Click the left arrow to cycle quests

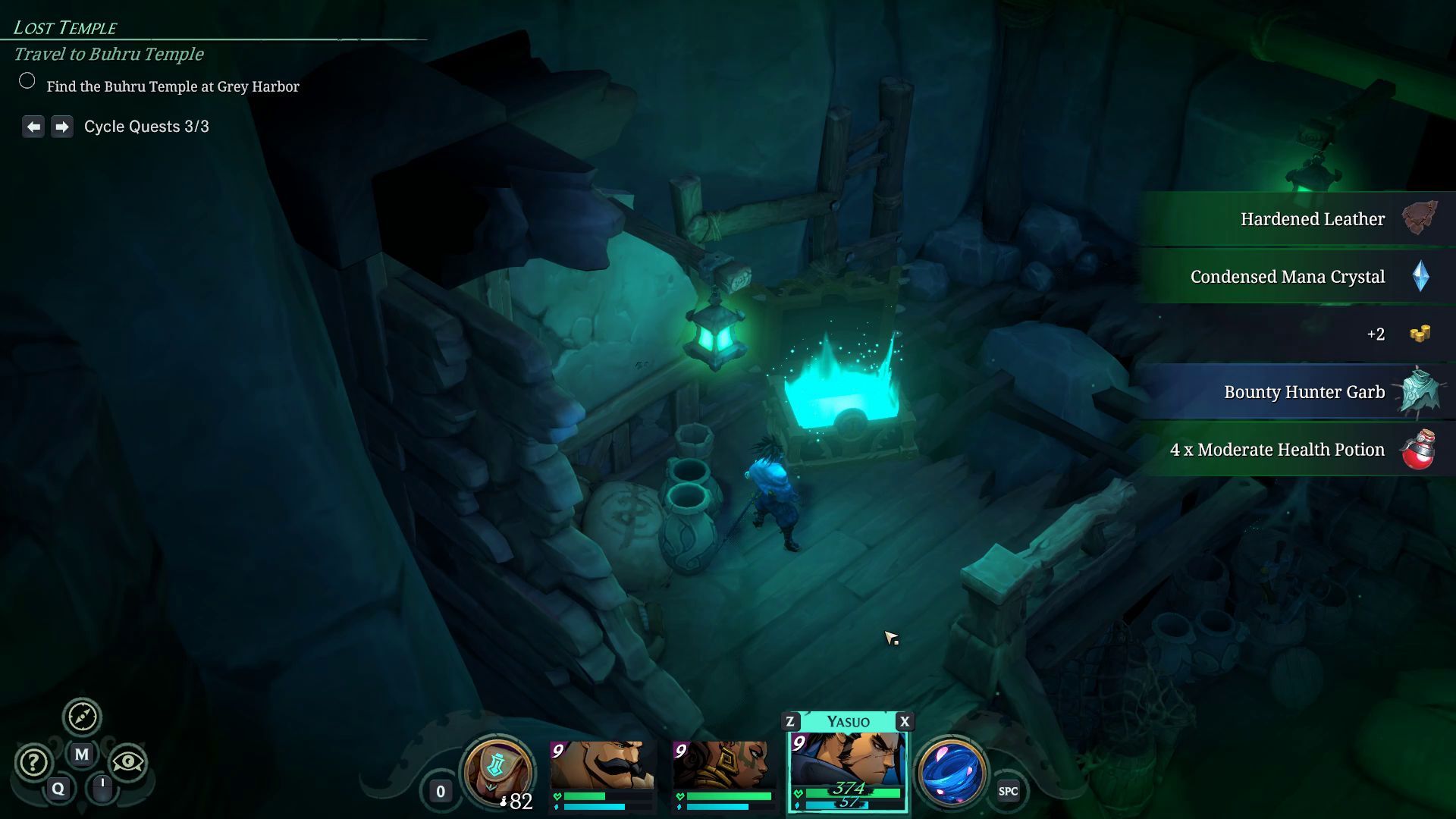32,126
